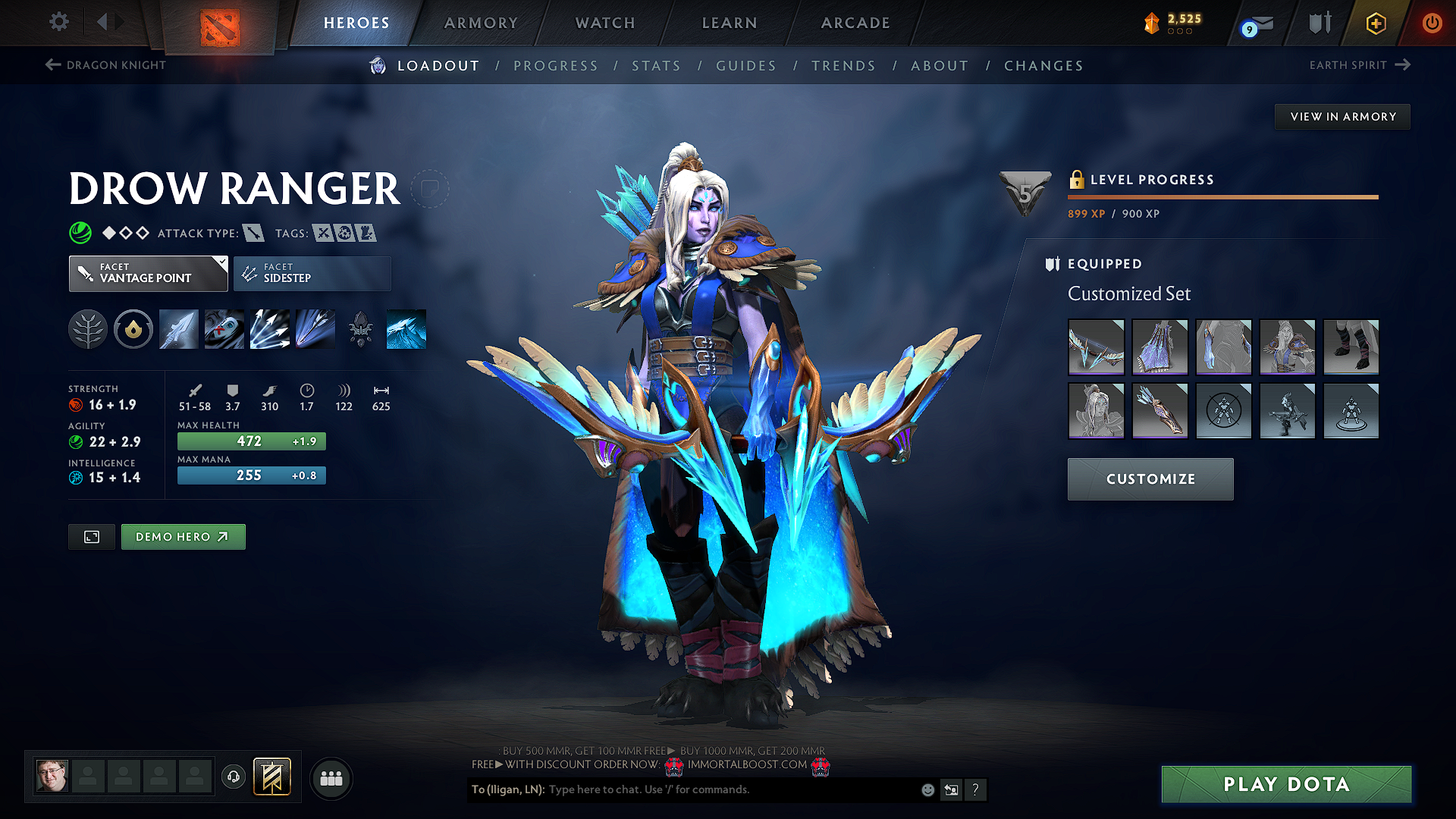Switch to the ARMORY tab
Screen dimensions: 1456x819
point(481,23)
